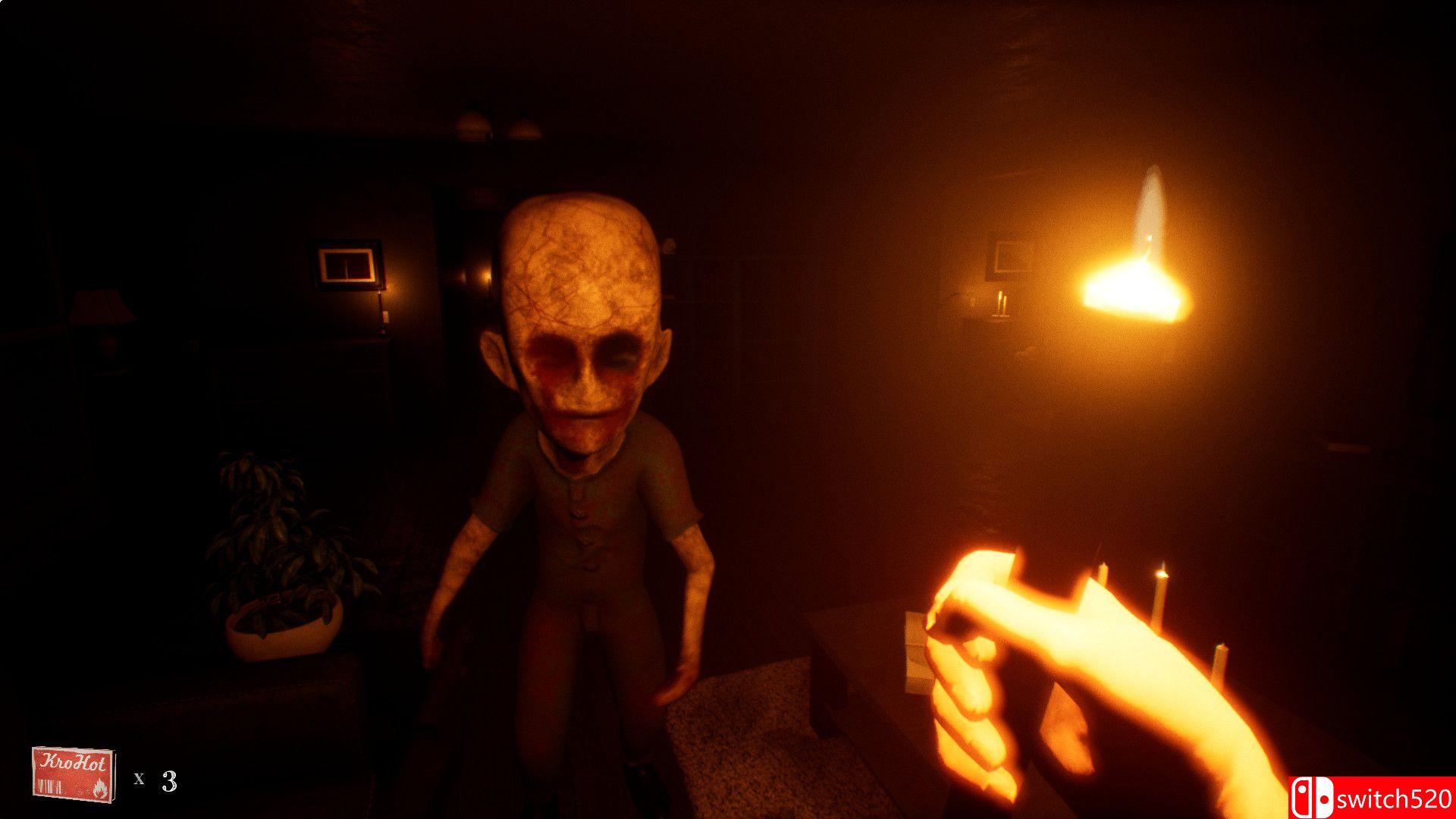1456x819 pixels.
Task: Click the left Joy-Con in the Switch logo
Action: tap(1302, 797)
